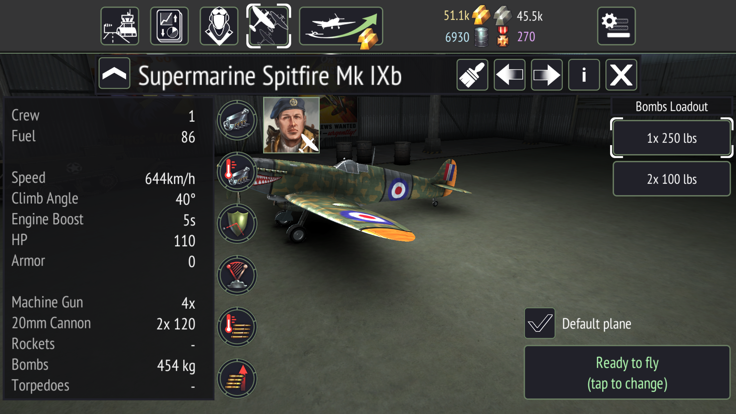Open the paintbrush customization
This screenshot has width=736, height=414.
(472, 75)
